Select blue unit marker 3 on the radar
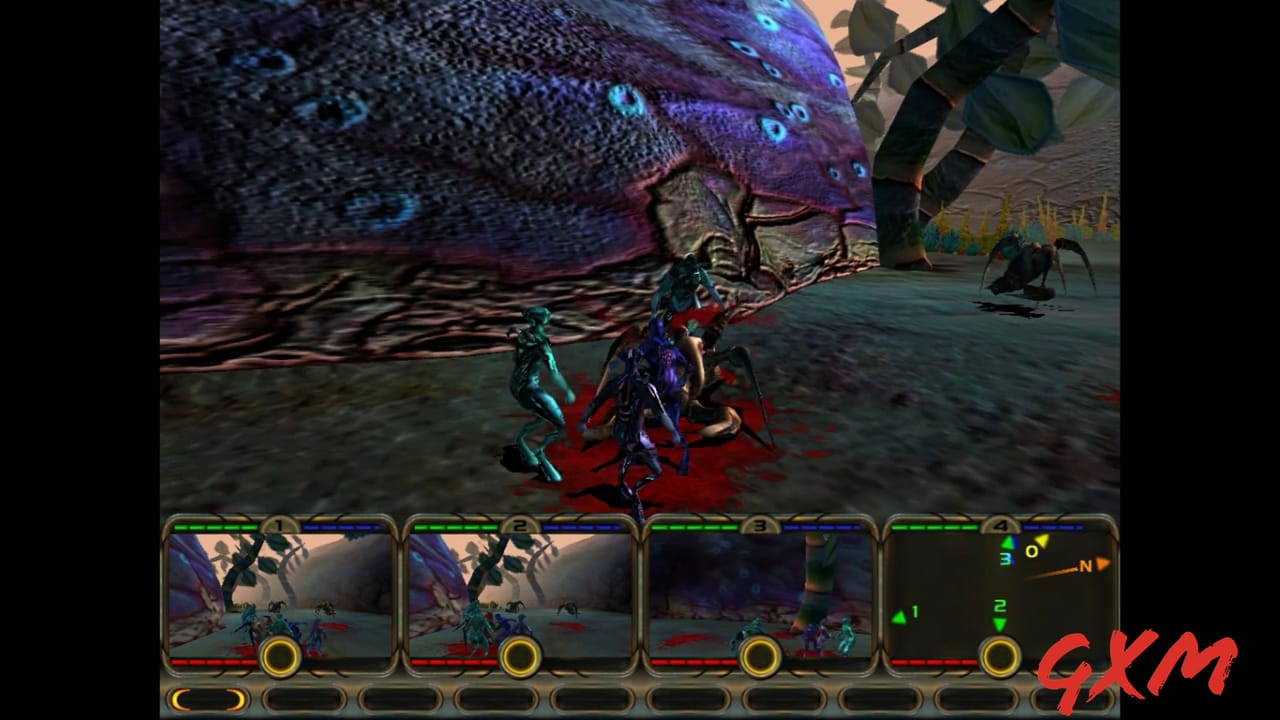Screen dimensions: 1280x720 tap(1005, 558)
